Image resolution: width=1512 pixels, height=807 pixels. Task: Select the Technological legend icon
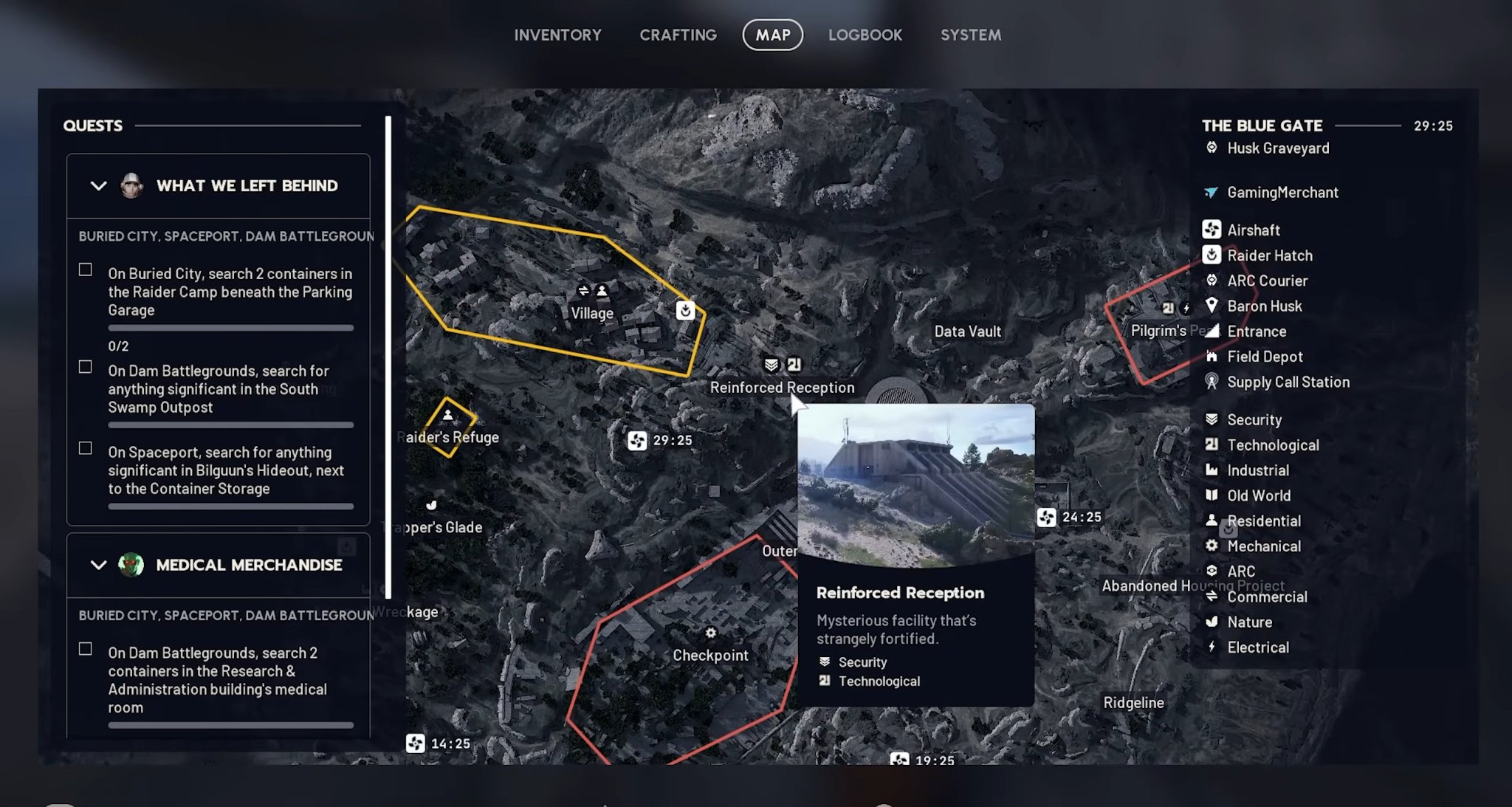pos(1213,444)
